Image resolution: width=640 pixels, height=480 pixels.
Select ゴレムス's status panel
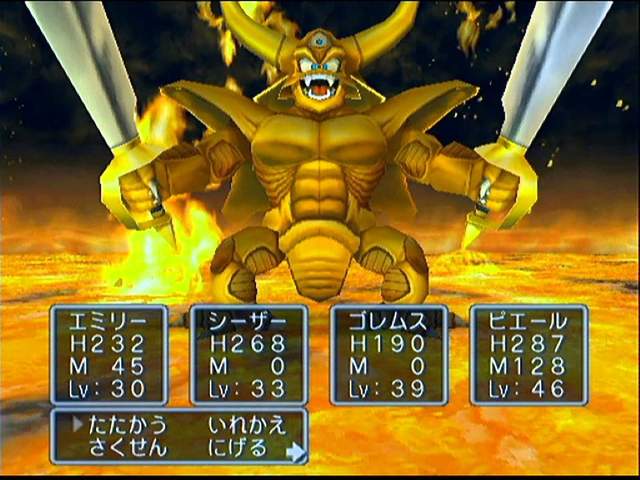click(x=389, y=355)
